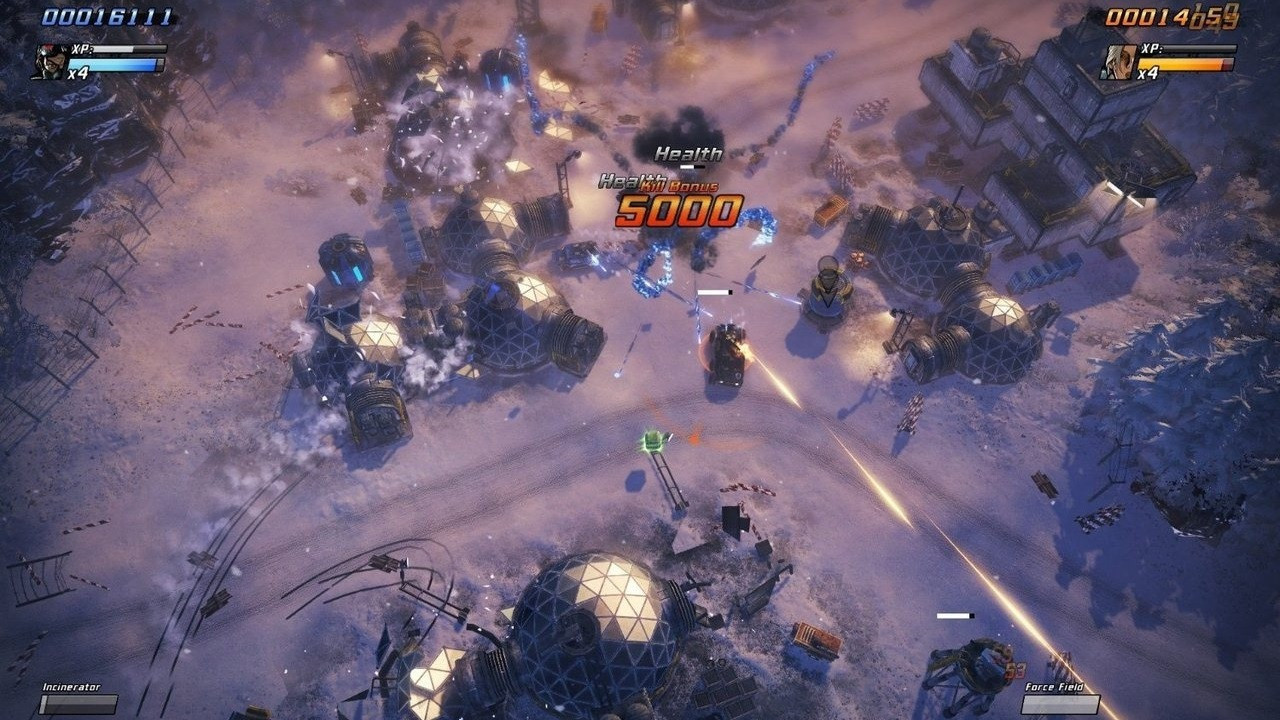Select the Incinerator weapon slot
The height and width of the screenshot is (720, 1280).
tap(77, 703)
